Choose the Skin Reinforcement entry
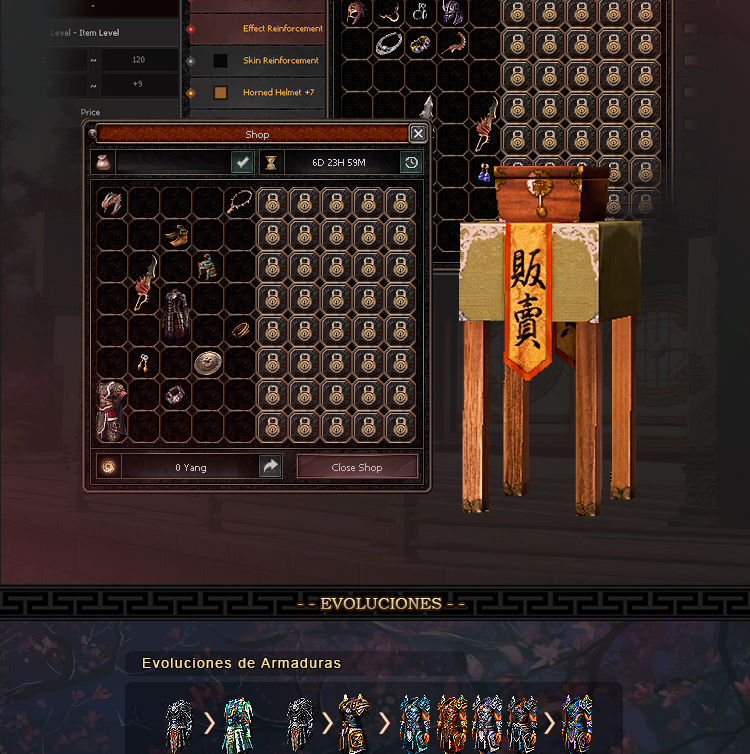 [x=280, y=61]
